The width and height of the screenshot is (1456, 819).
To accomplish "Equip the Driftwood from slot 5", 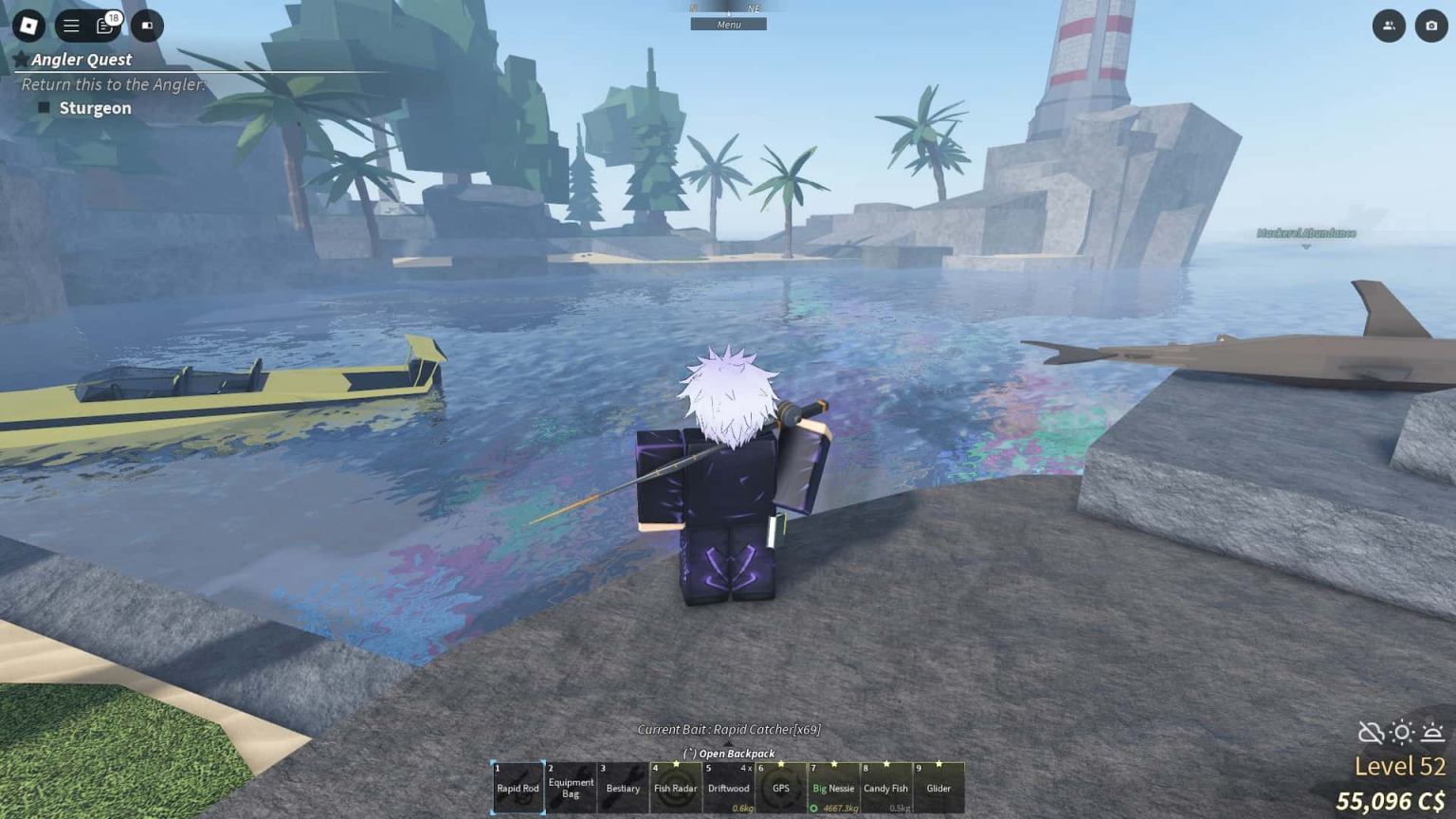I will pos(728,788).
